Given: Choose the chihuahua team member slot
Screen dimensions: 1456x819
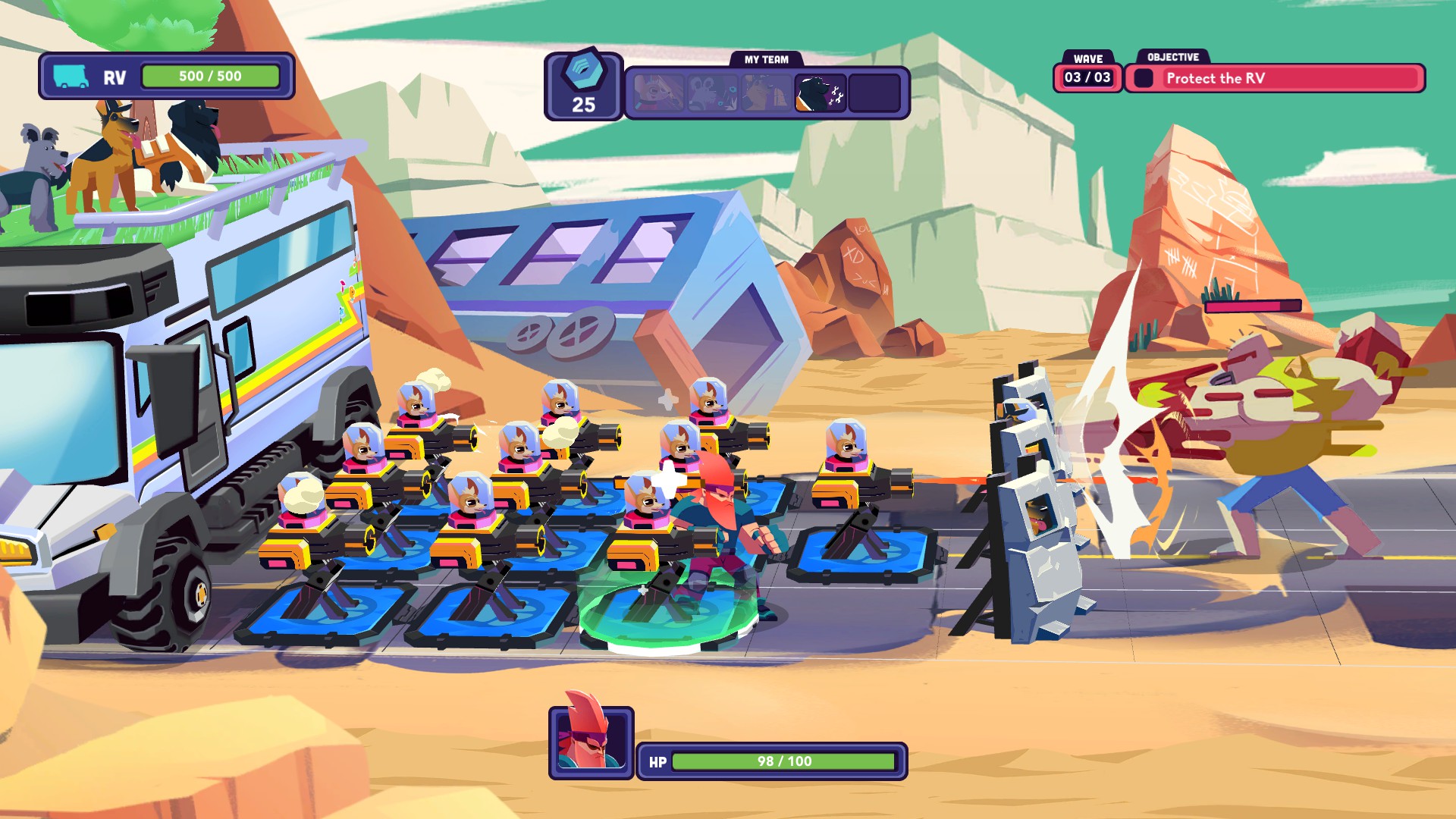Looking at the screenshot, I should (658, 93).
